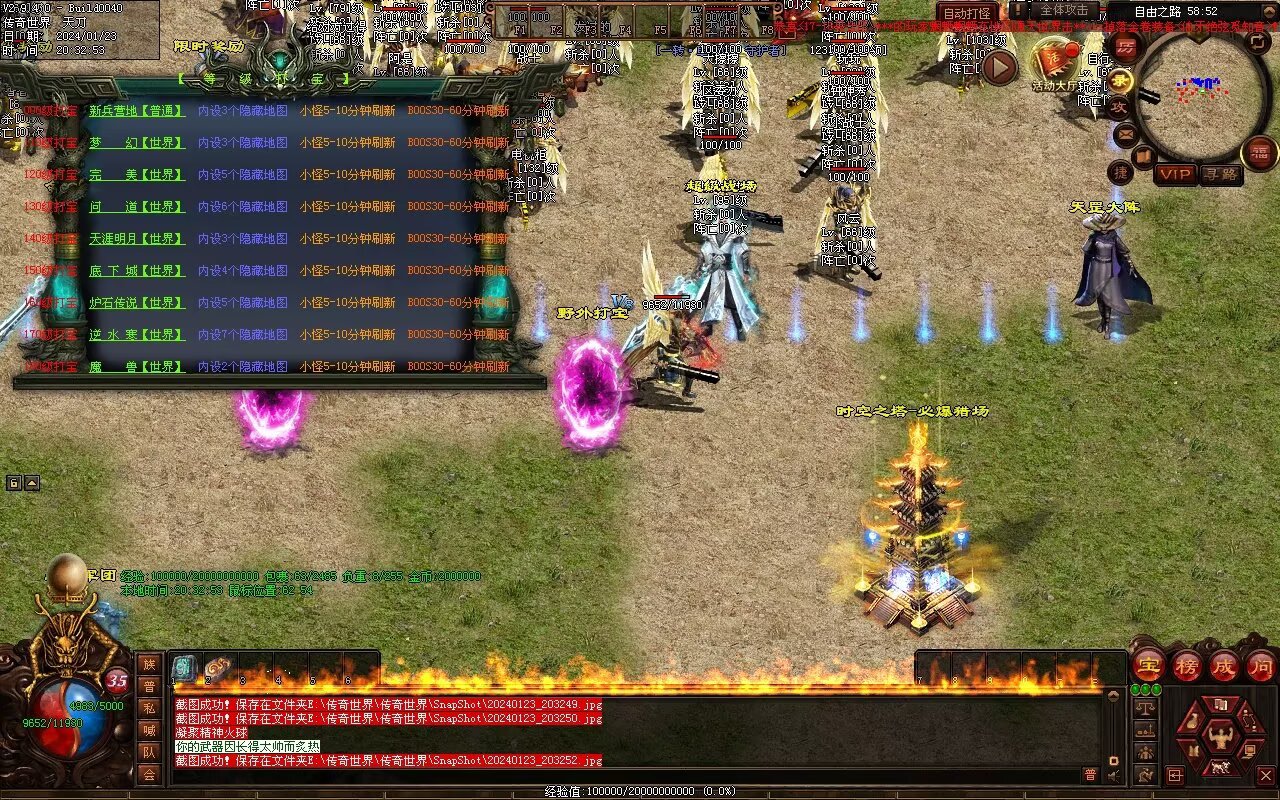Open the 成 achievements orb button
This screenshot has width=1280, height=800.
1224,665
